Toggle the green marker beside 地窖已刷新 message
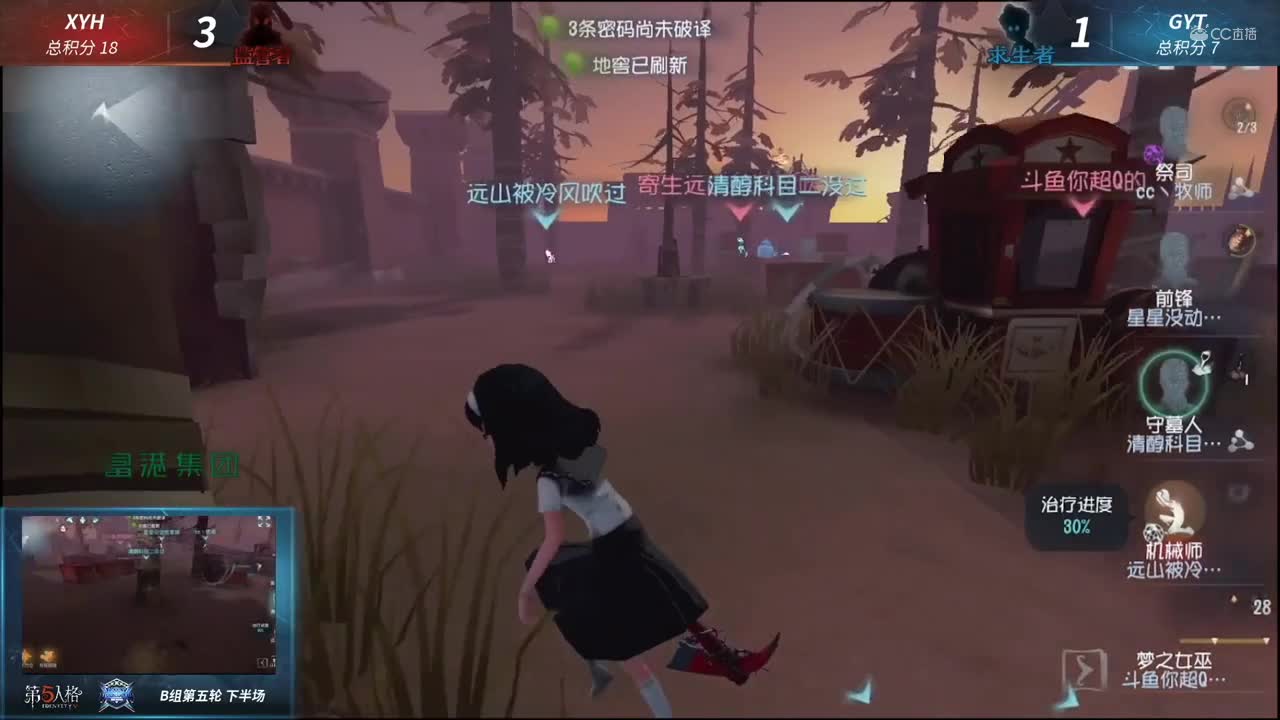 coord(573,58)
